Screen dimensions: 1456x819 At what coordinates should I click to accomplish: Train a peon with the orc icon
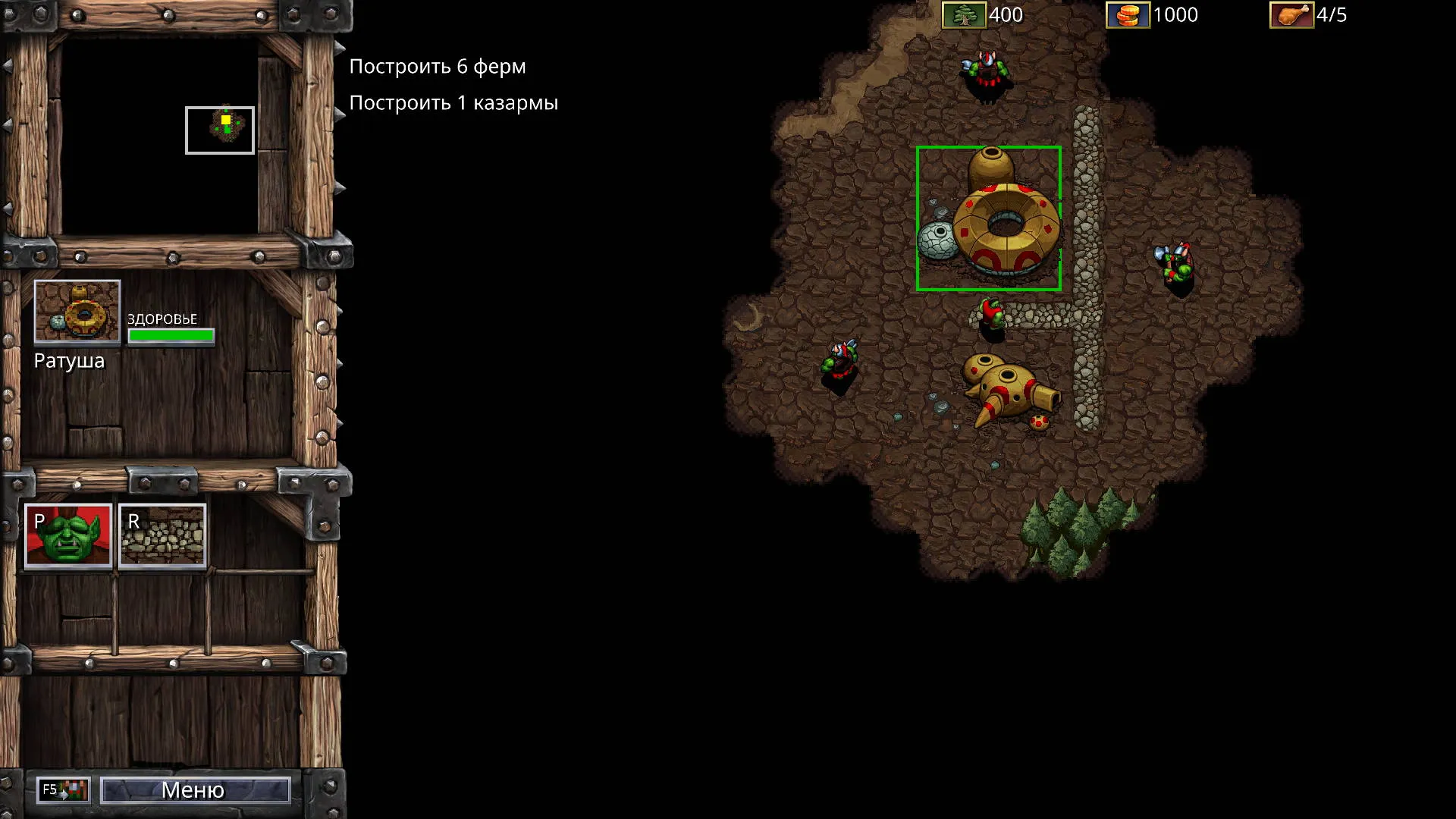pos(68,535)
